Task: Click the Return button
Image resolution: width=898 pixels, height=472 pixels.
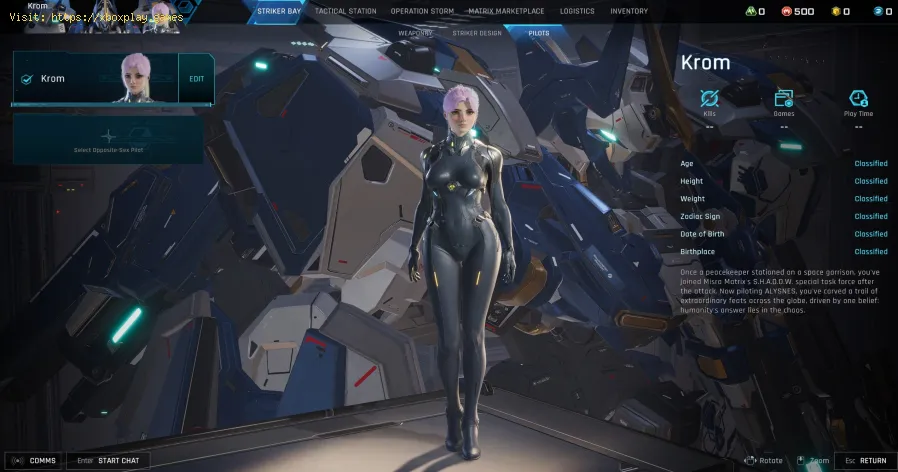Action: [x=864, y=460]
